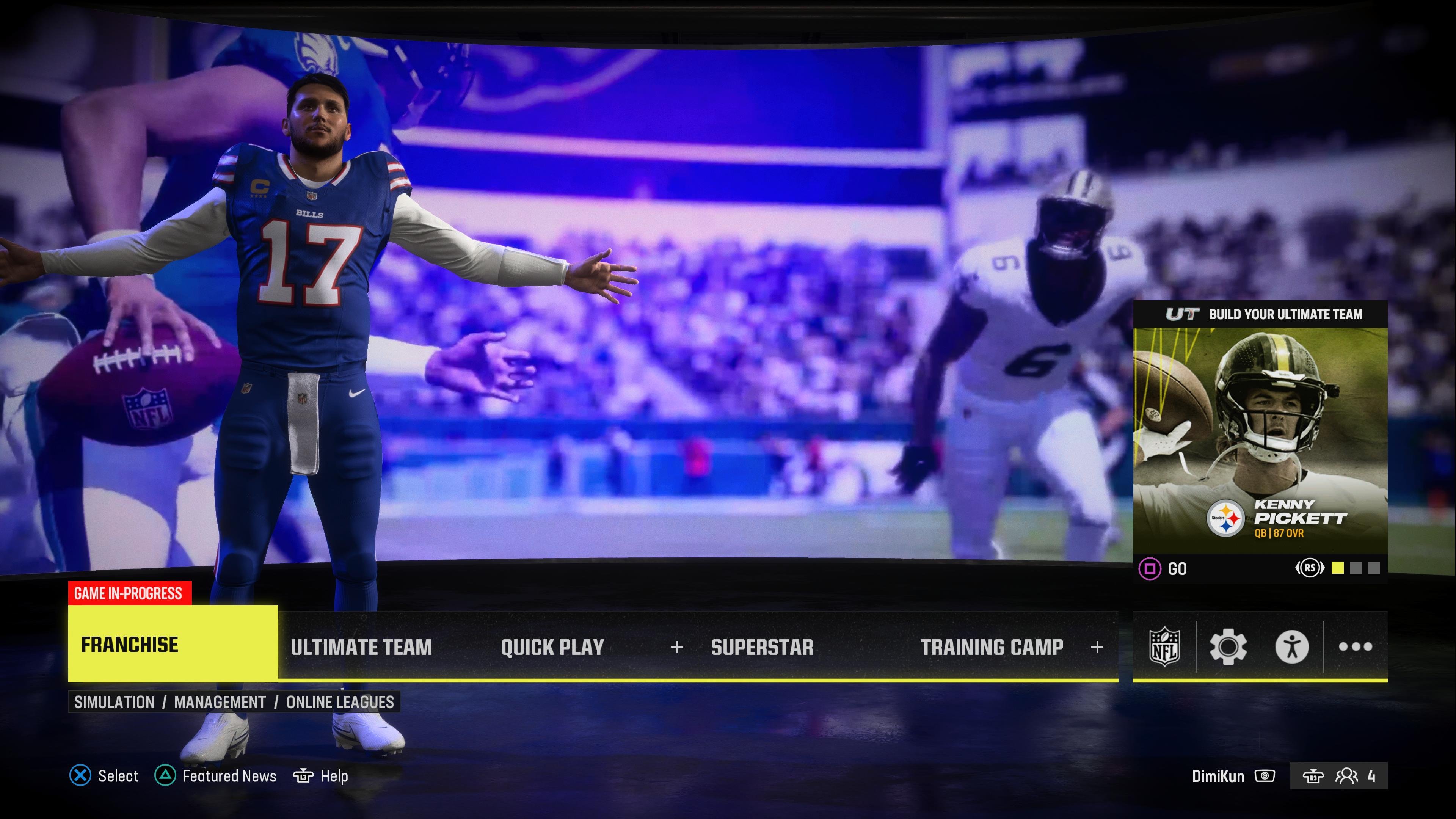The width and height of the screenshot is (1456, 819).
Task: Open the Franchise menu item
Action: (x=129, y=644)
